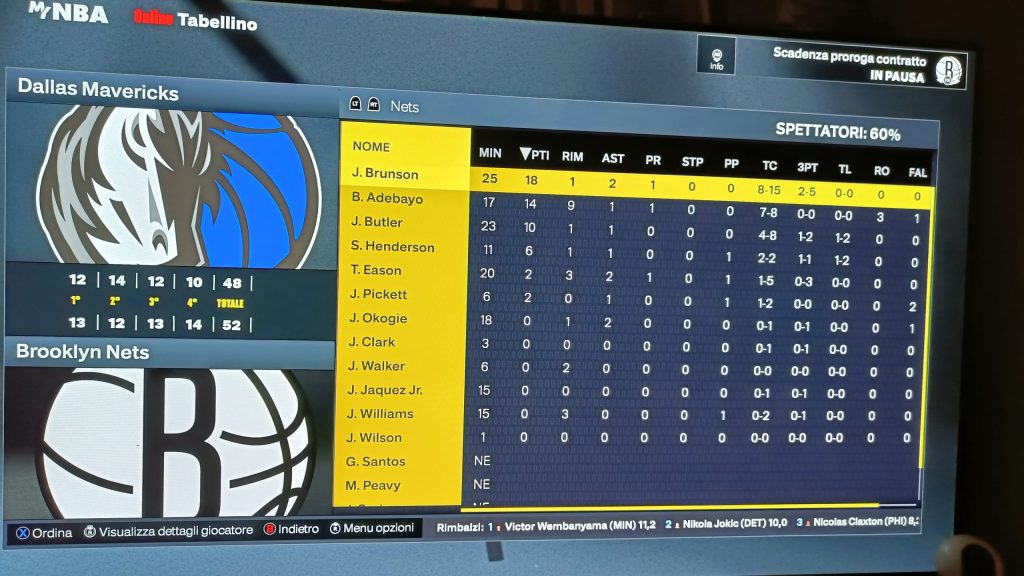Sort players by RIM rebounds column
This screenshot has width=1024, height=576.
pyautogui.click(x=572, y=156)
